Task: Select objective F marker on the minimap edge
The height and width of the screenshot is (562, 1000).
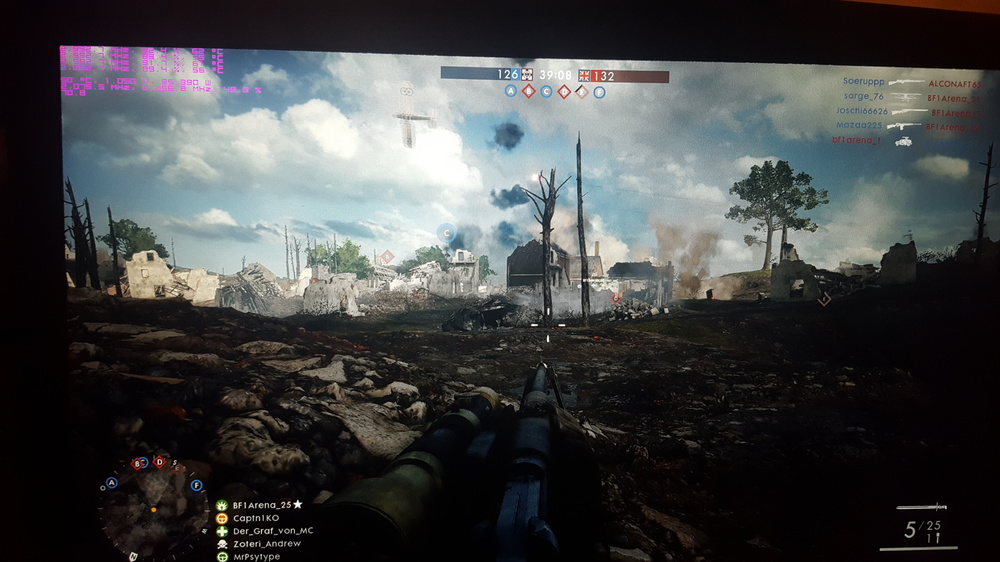Action: coord(196,485)
